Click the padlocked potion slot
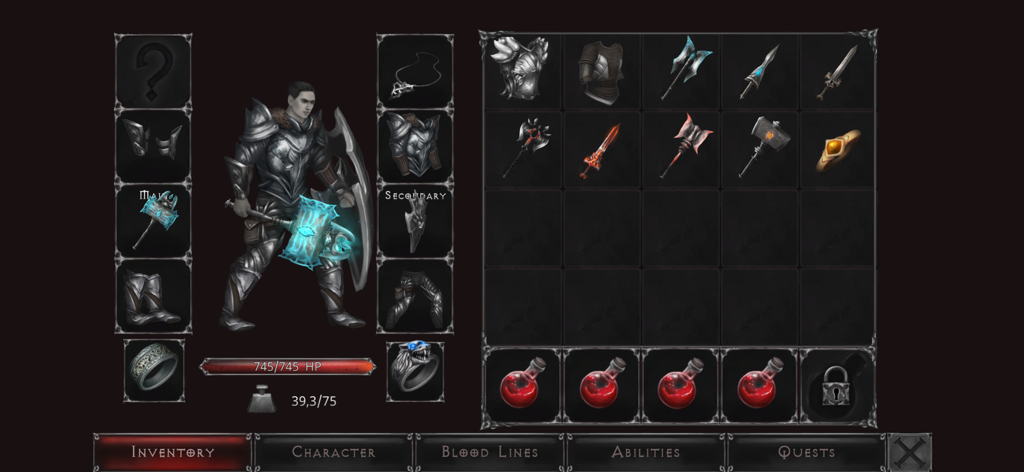The image size is (1024, 472). point(836,386)
